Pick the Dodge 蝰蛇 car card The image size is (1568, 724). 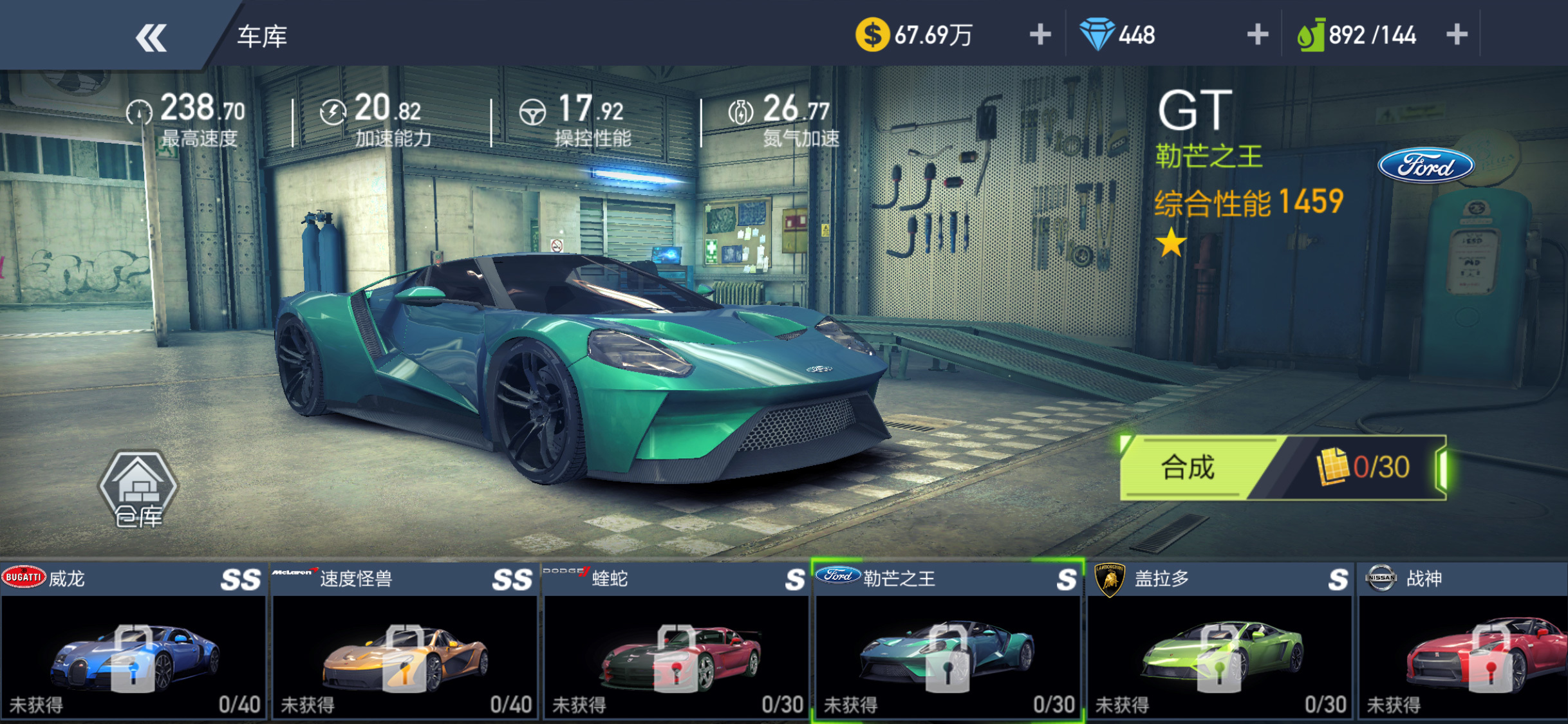click(677, 642)
